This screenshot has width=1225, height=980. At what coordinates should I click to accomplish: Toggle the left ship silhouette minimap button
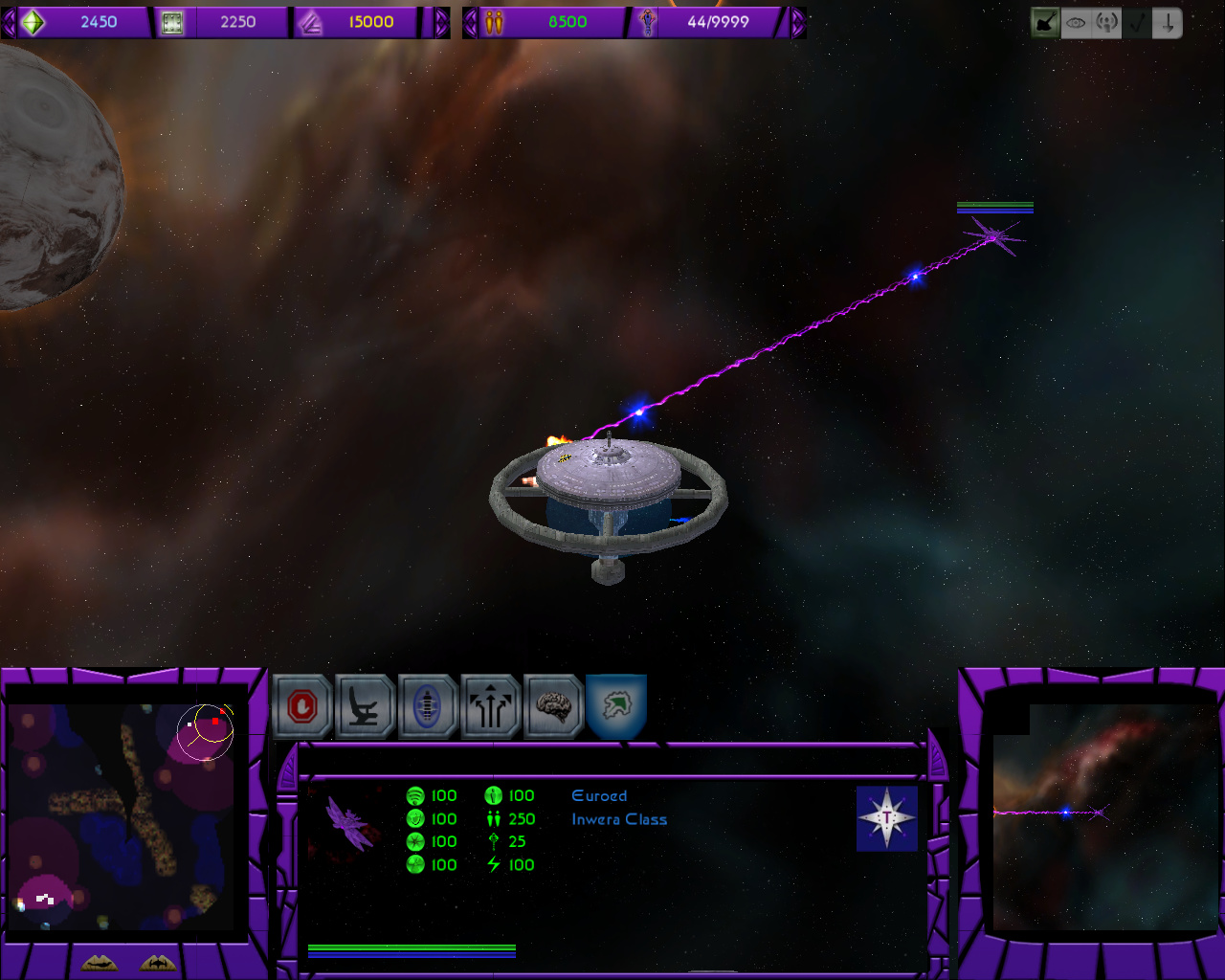[100, 963]
